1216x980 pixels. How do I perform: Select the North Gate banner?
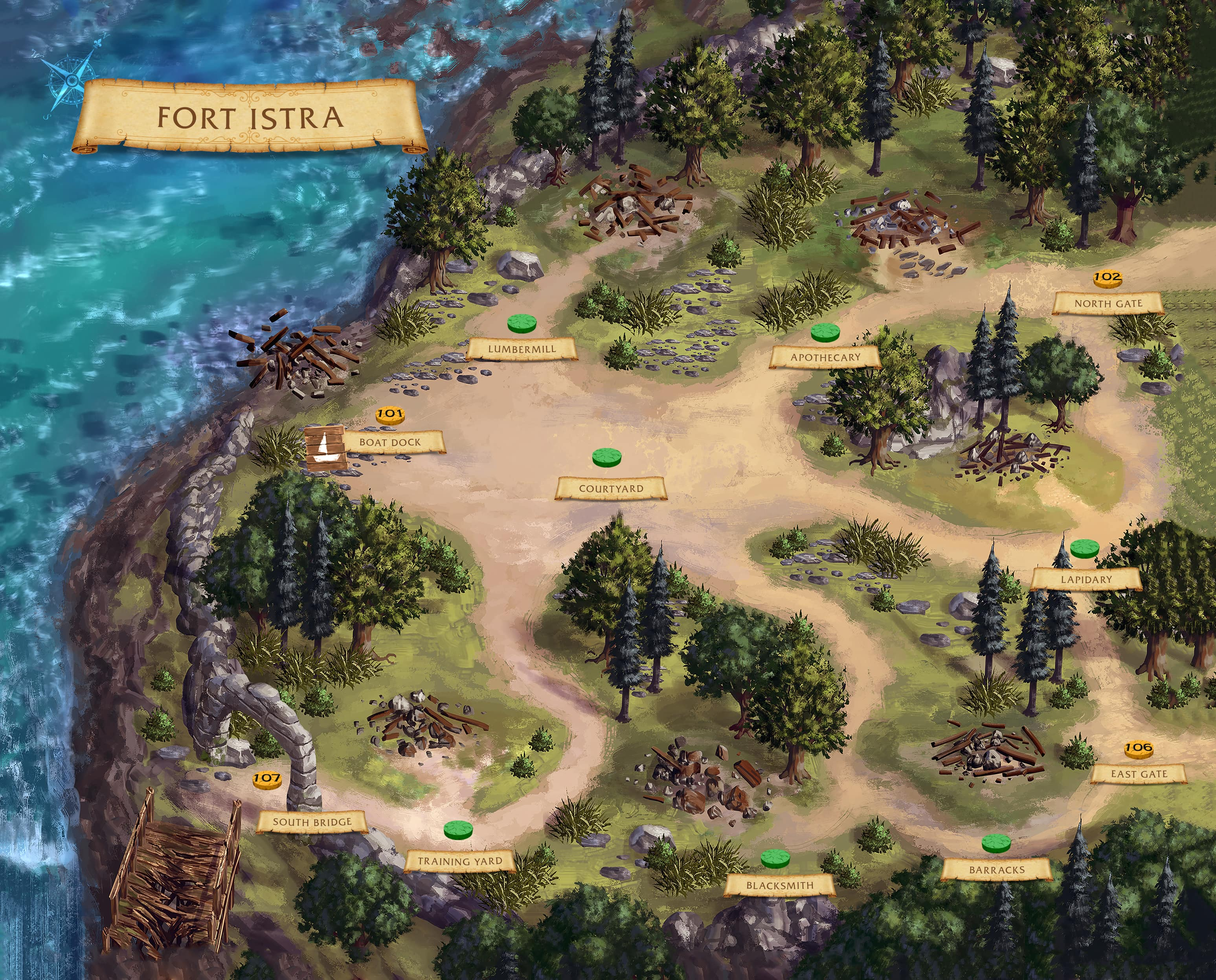tap(1108, 303)
